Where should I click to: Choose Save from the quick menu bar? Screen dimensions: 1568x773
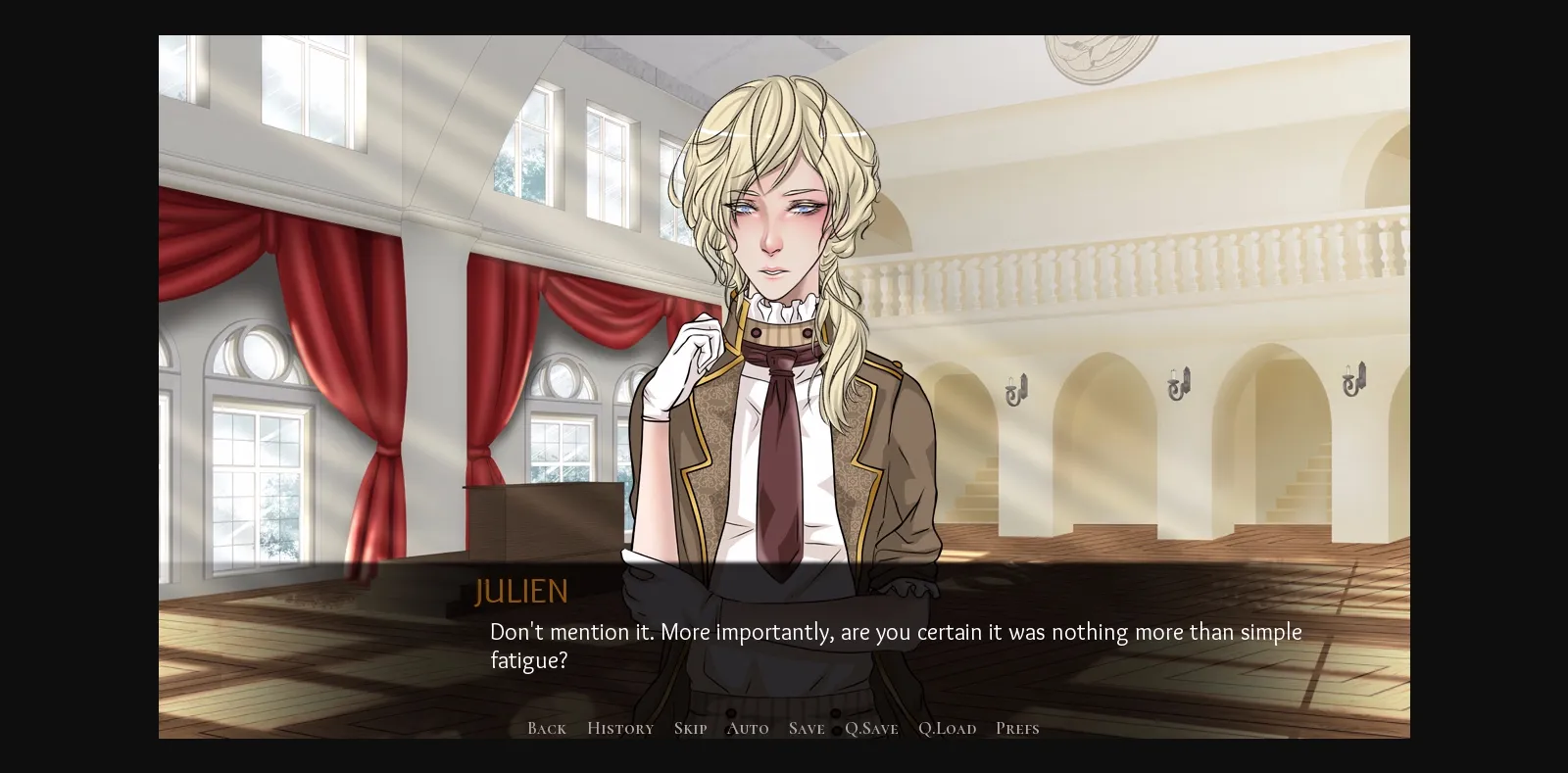pos(806,728)
